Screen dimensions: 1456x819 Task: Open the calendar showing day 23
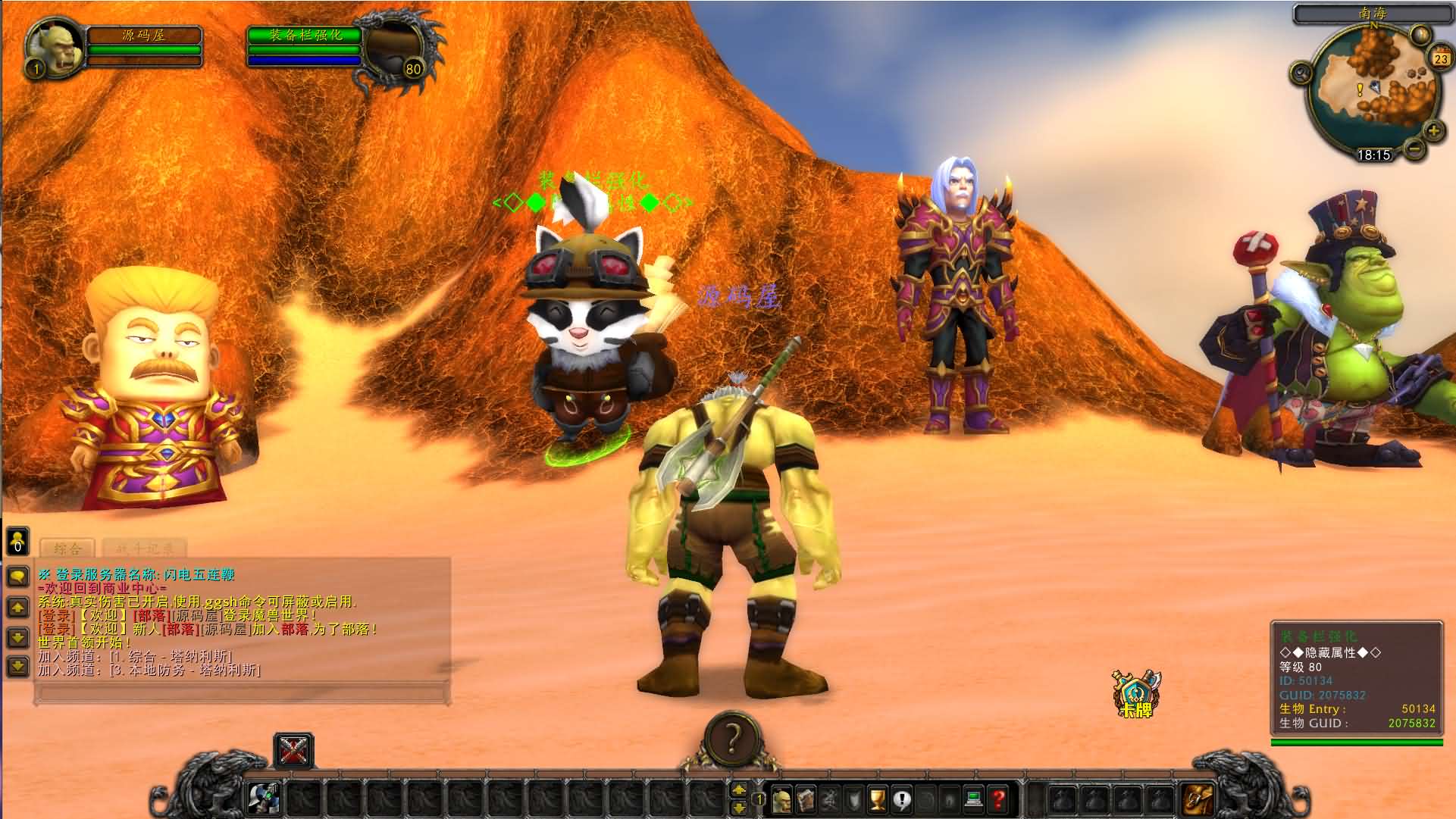(1439, 58)
